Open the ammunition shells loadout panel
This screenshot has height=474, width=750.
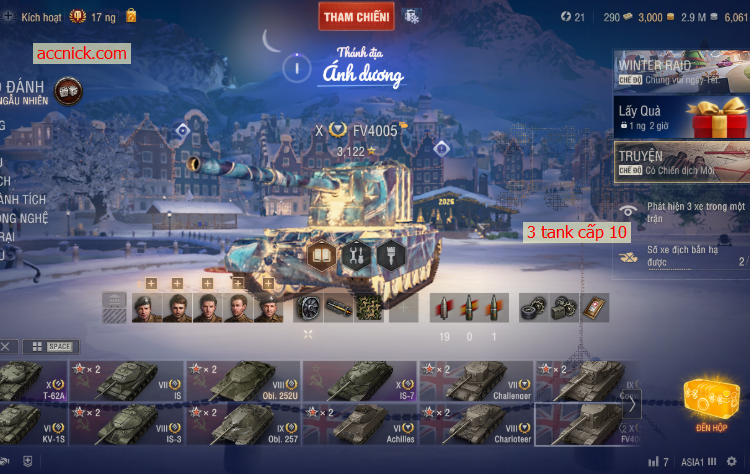point(469,307)
